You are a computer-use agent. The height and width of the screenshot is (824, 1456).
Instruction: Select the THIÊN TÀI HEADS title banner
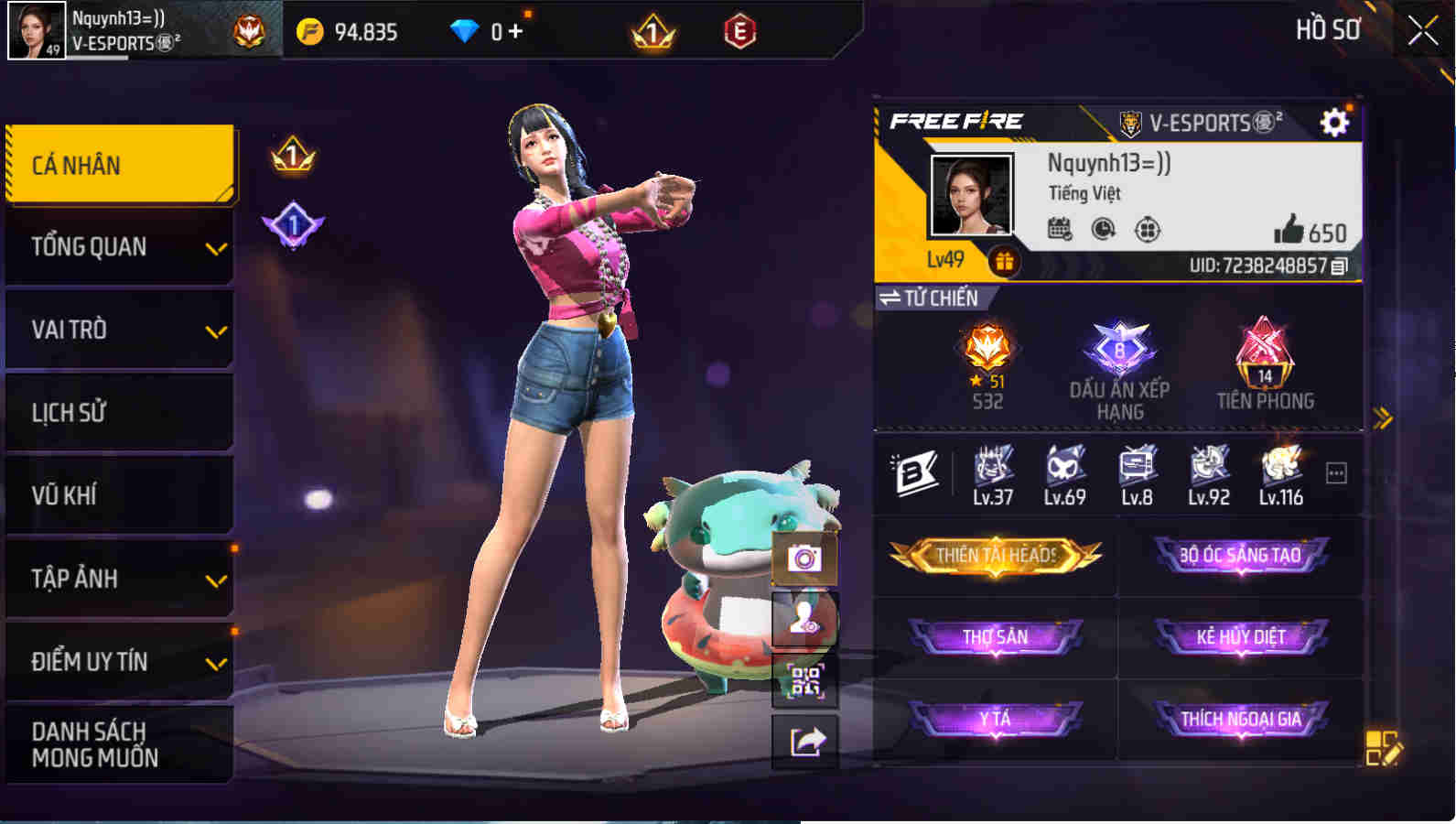click(x=996, y=556)
